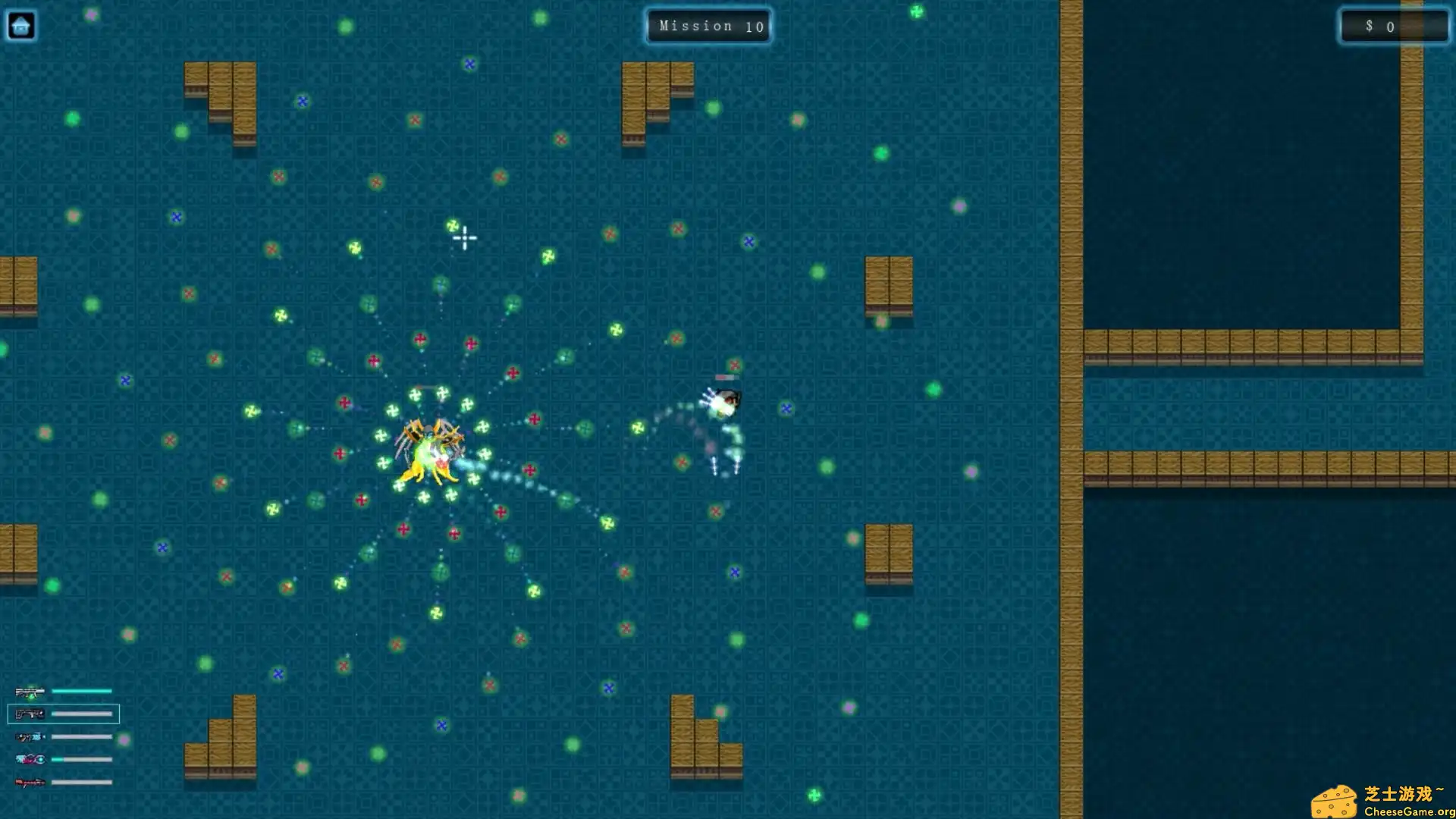
Task: Toggle the equipped weapon highlight box
Action: click(x=64, y=714)
